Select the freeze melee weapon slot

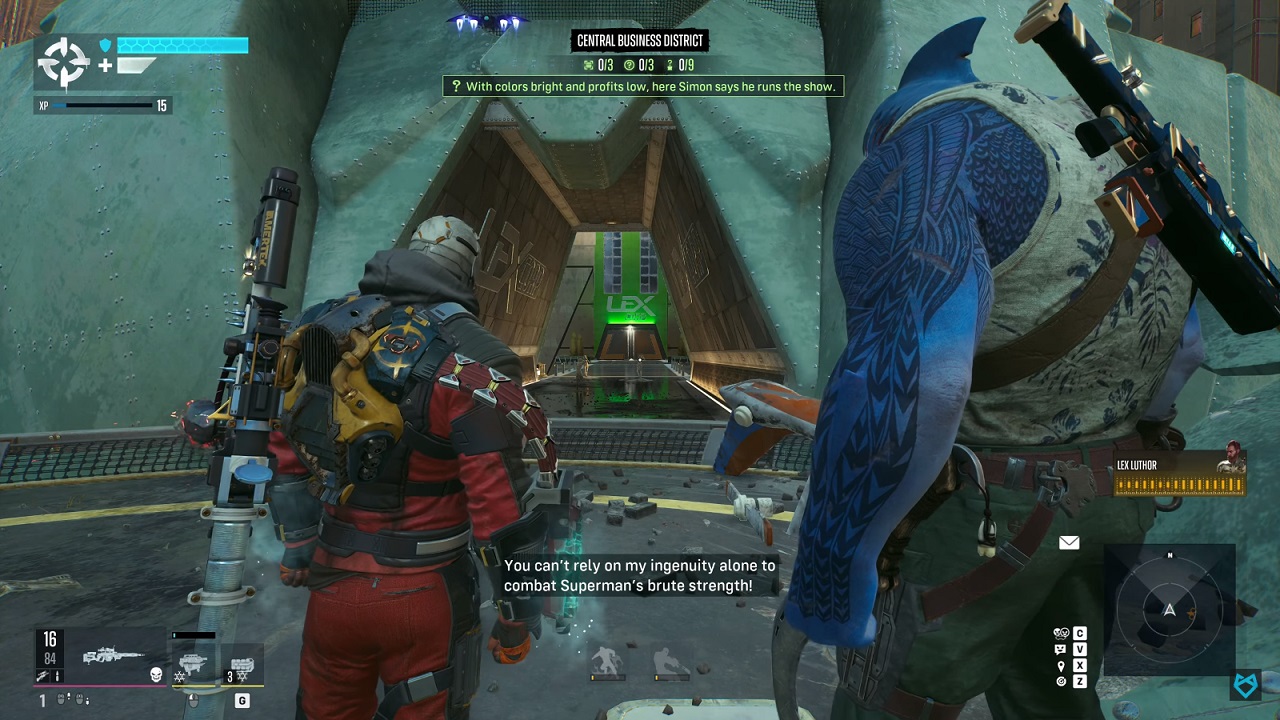pyautogui.click(x=192, y=660)
